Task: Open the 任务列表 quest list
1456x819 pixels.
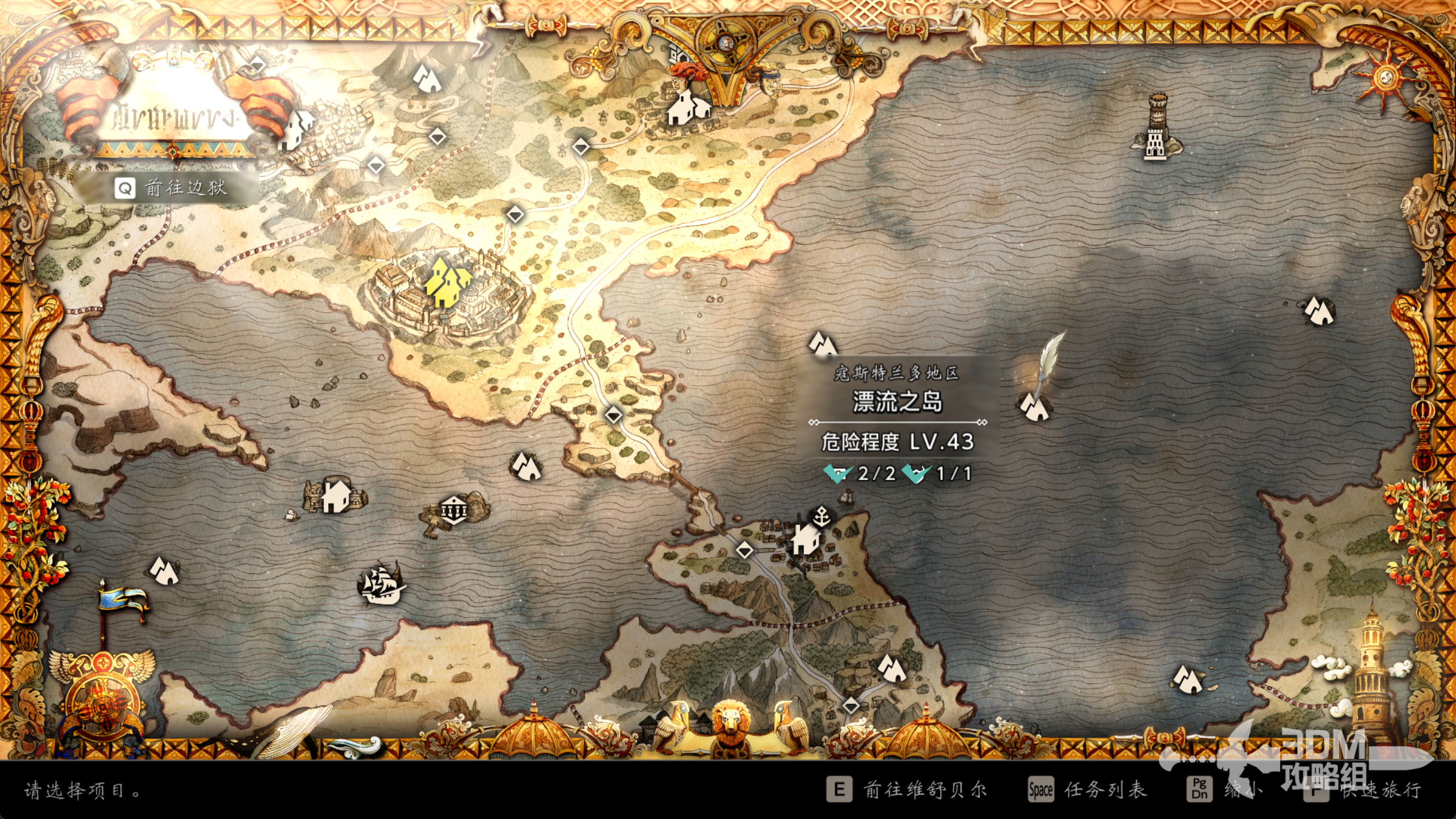Action: (x=1087, y=790)
